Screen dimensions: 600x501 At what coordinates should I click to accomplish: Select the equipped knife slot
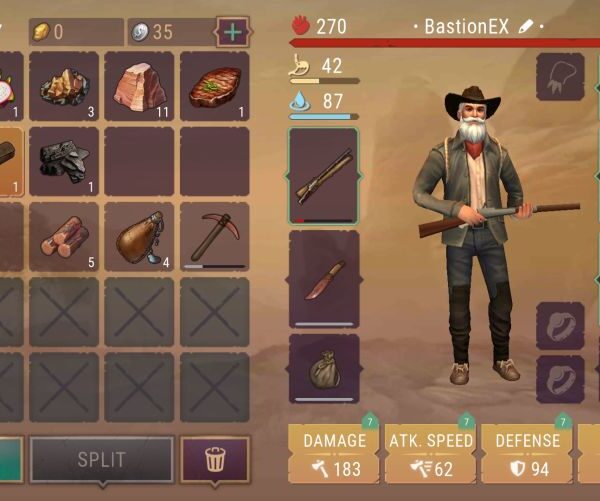(x=323, y=278)
